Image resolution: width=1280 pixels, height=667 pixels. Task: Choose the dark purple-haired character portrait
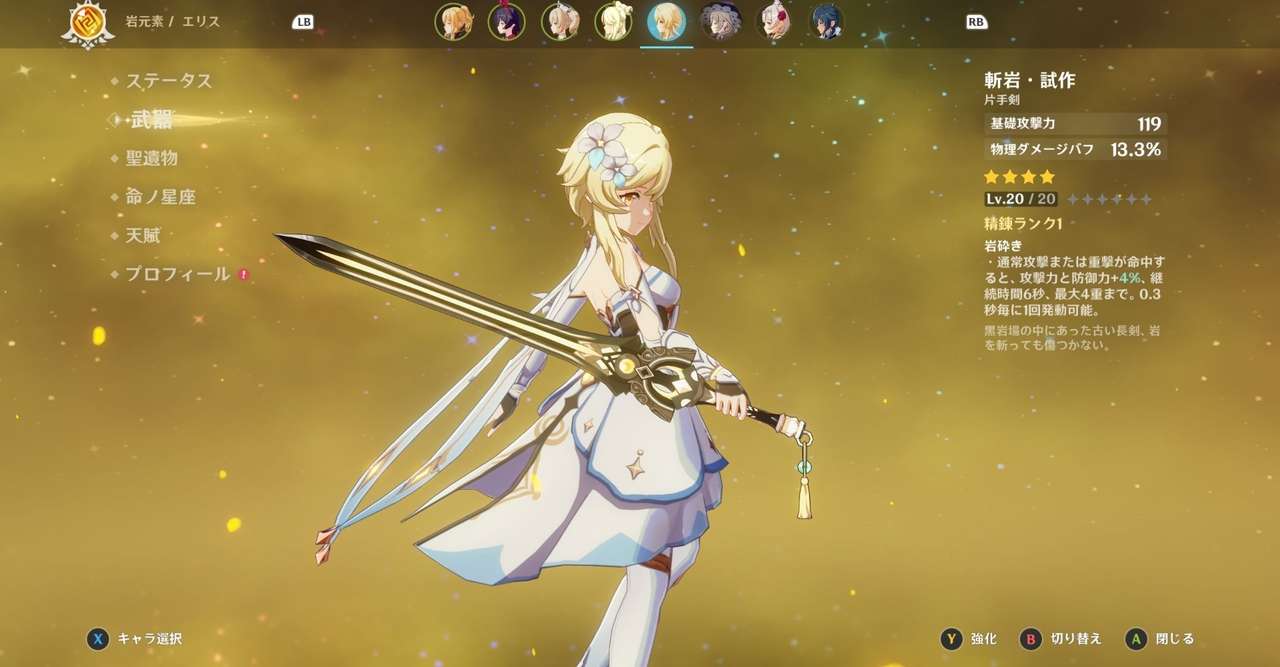pos(507,21)
